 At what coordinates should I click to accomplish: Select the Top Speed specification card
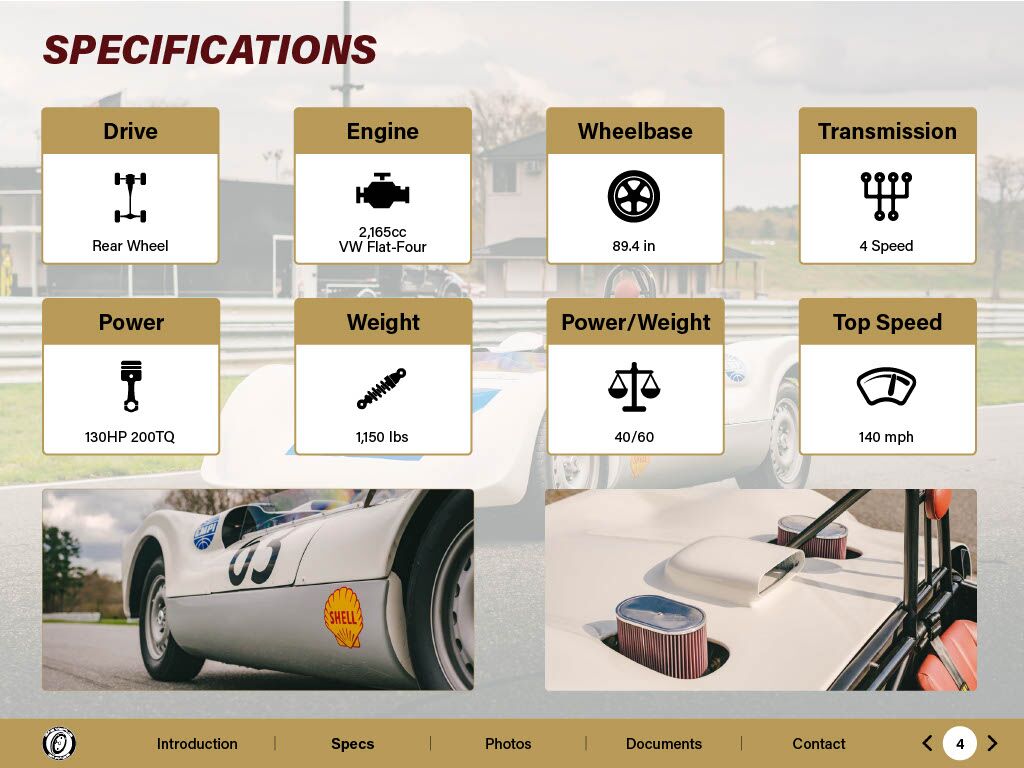[x=887, y=377]
